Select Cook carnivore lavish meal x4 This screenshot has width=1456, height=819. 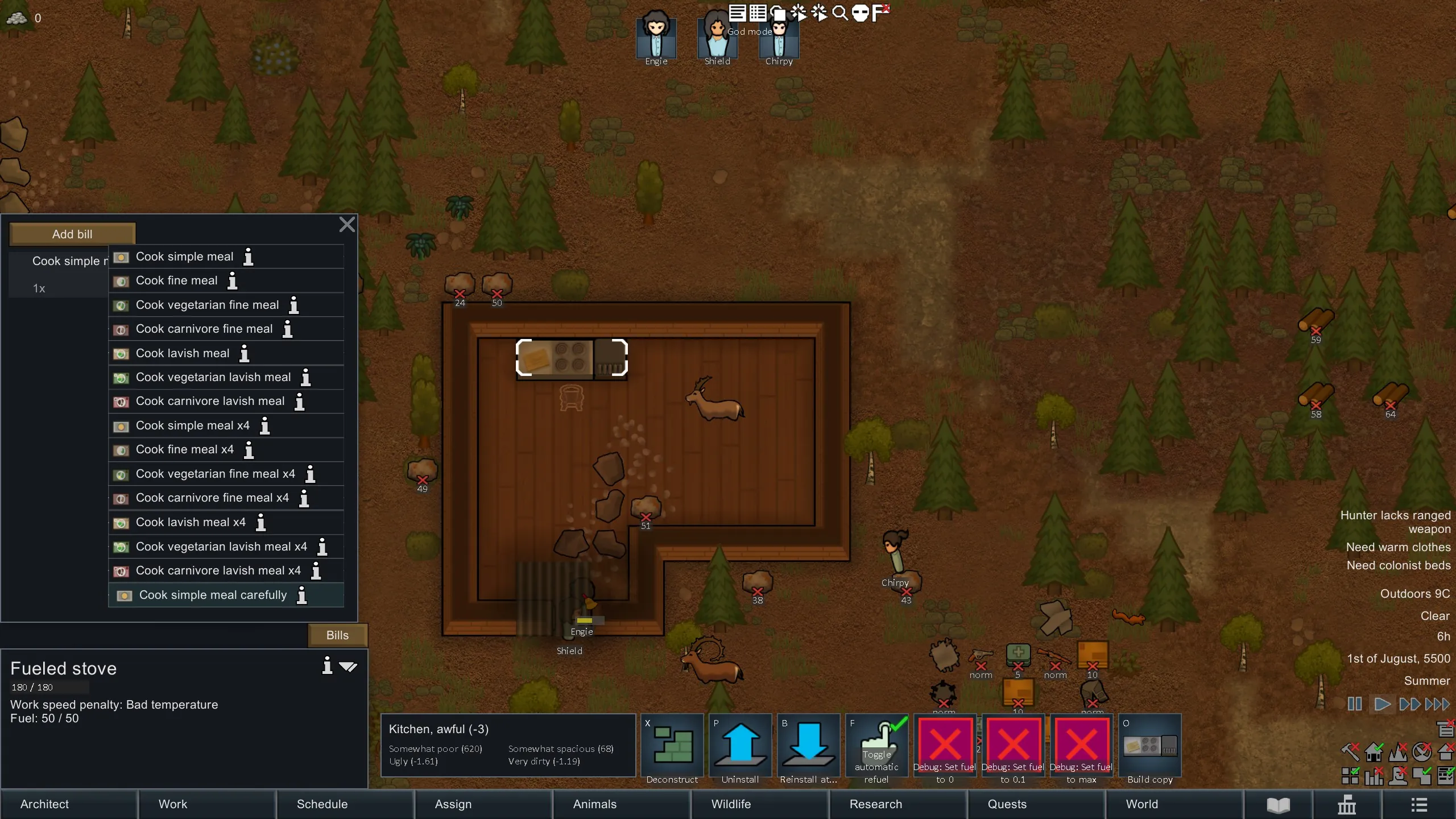click(x=218, y=570)
